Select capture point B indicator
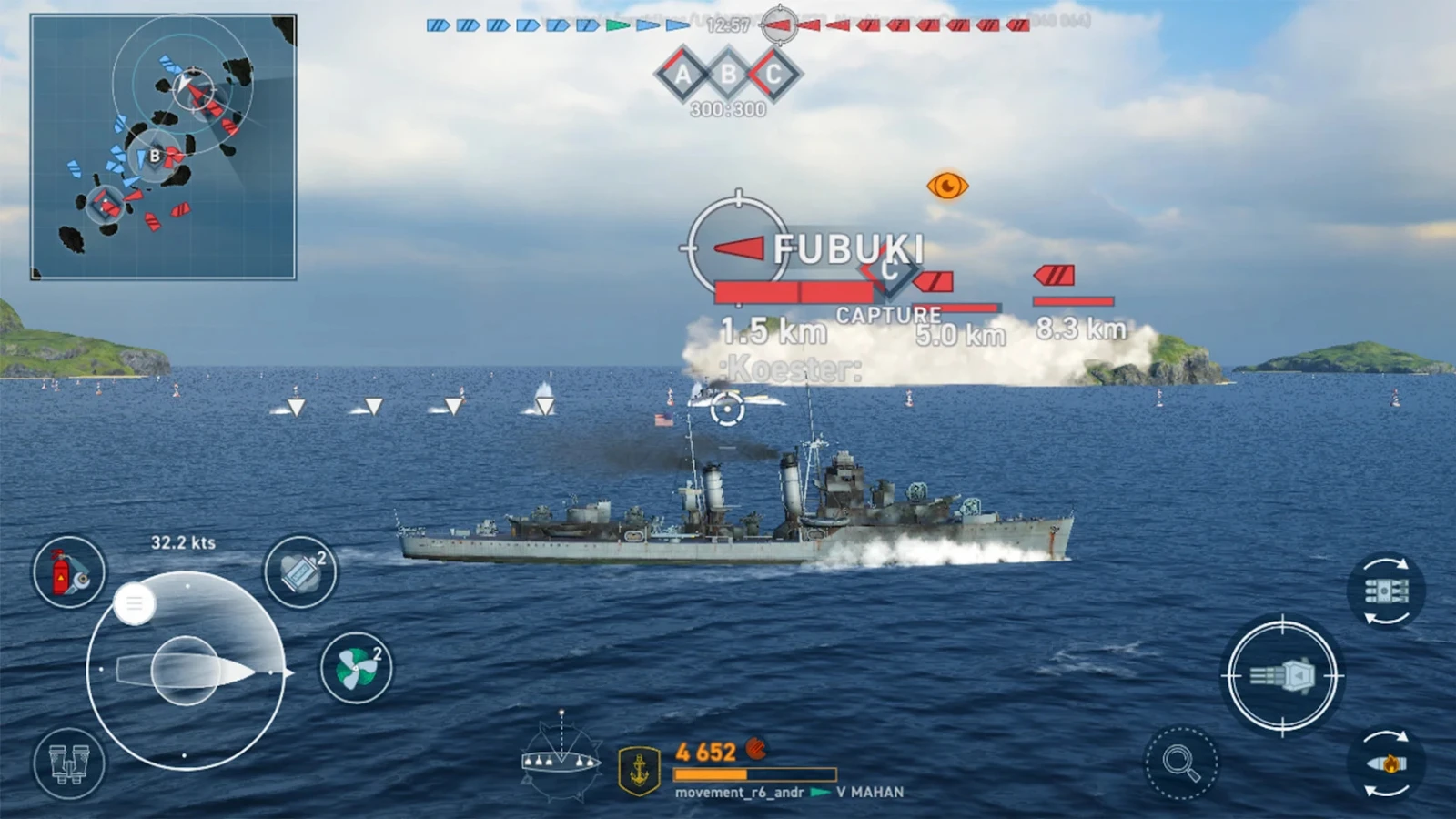This screenshot has height=819, width=1456. (728, 75)
